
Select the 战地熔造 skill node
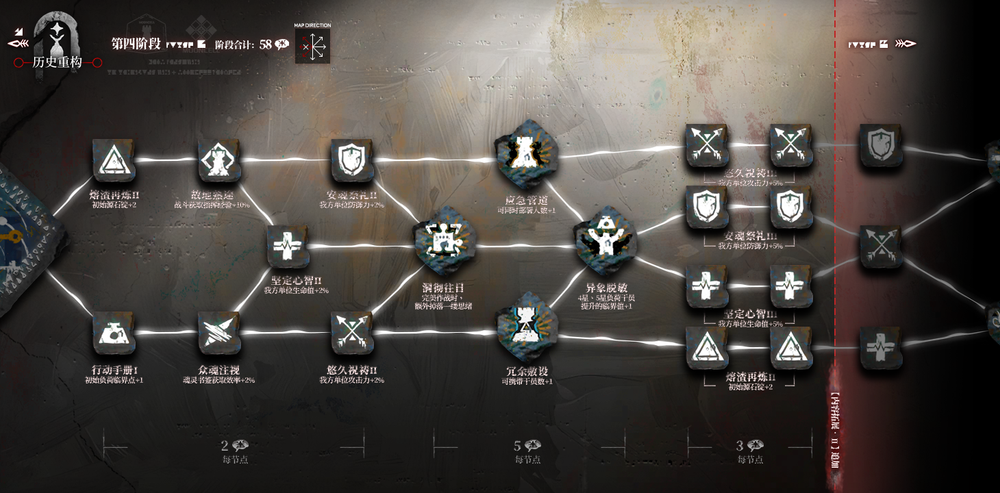(218, 160)
